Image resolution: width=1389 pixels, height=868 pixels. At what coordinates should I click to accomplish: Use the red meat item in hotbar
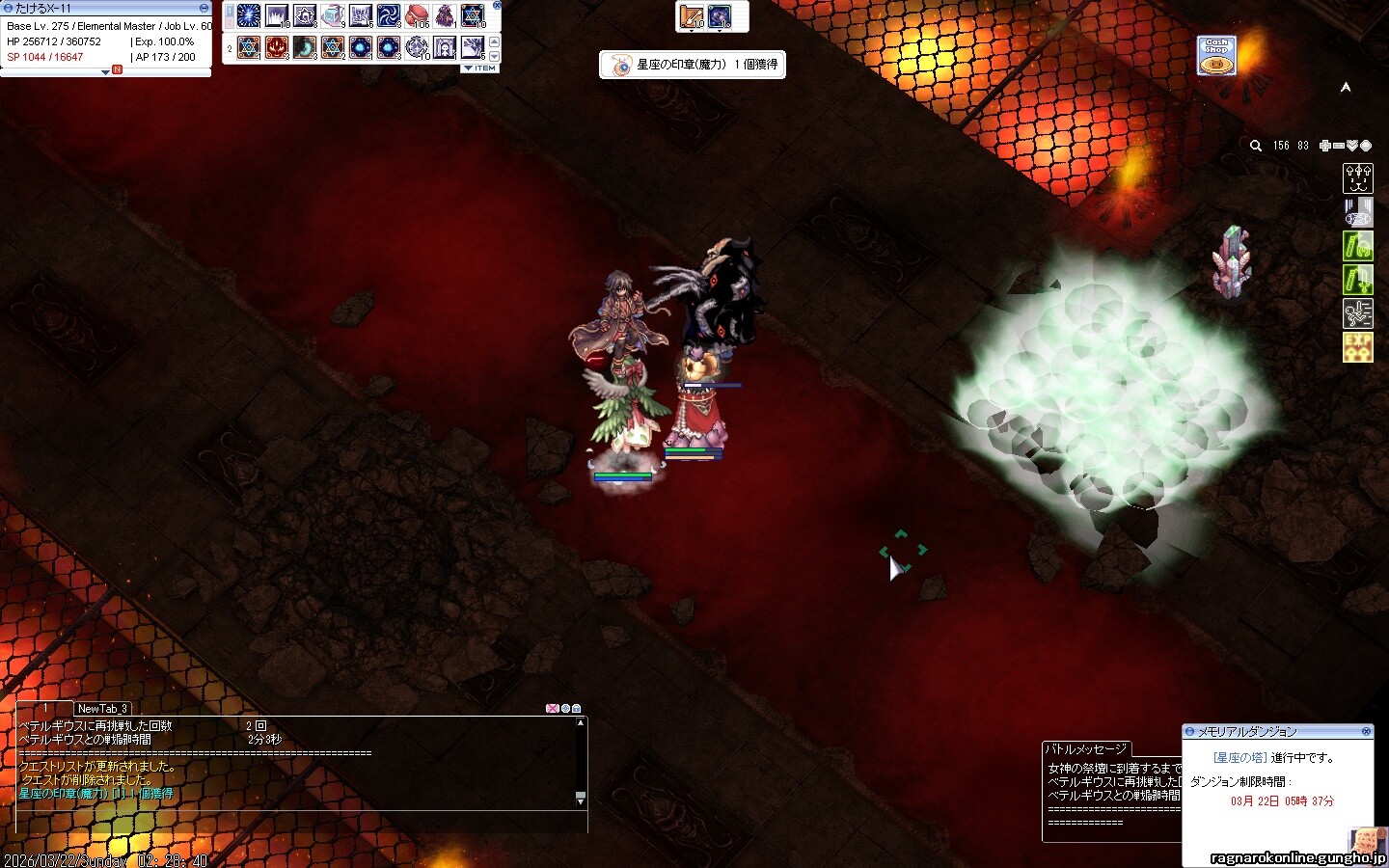point(417,16)
